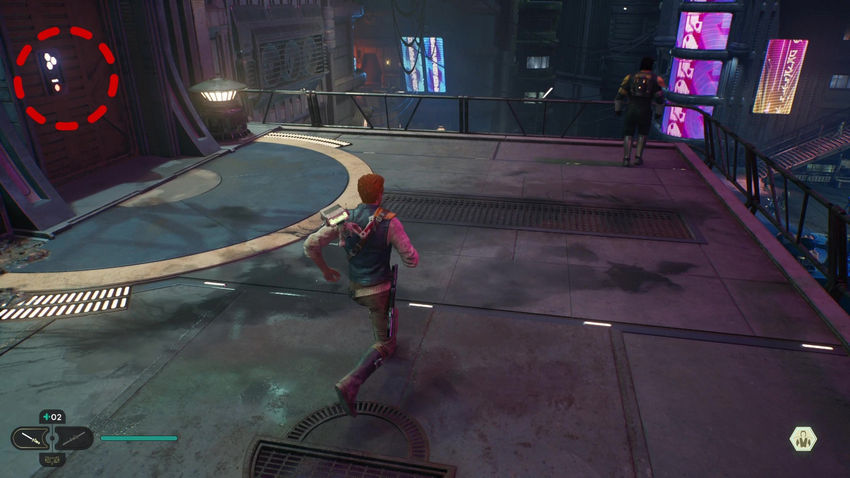Select the single lightsaber stance slot
Viewport: 850px width, 478px height.
(31, 438)
